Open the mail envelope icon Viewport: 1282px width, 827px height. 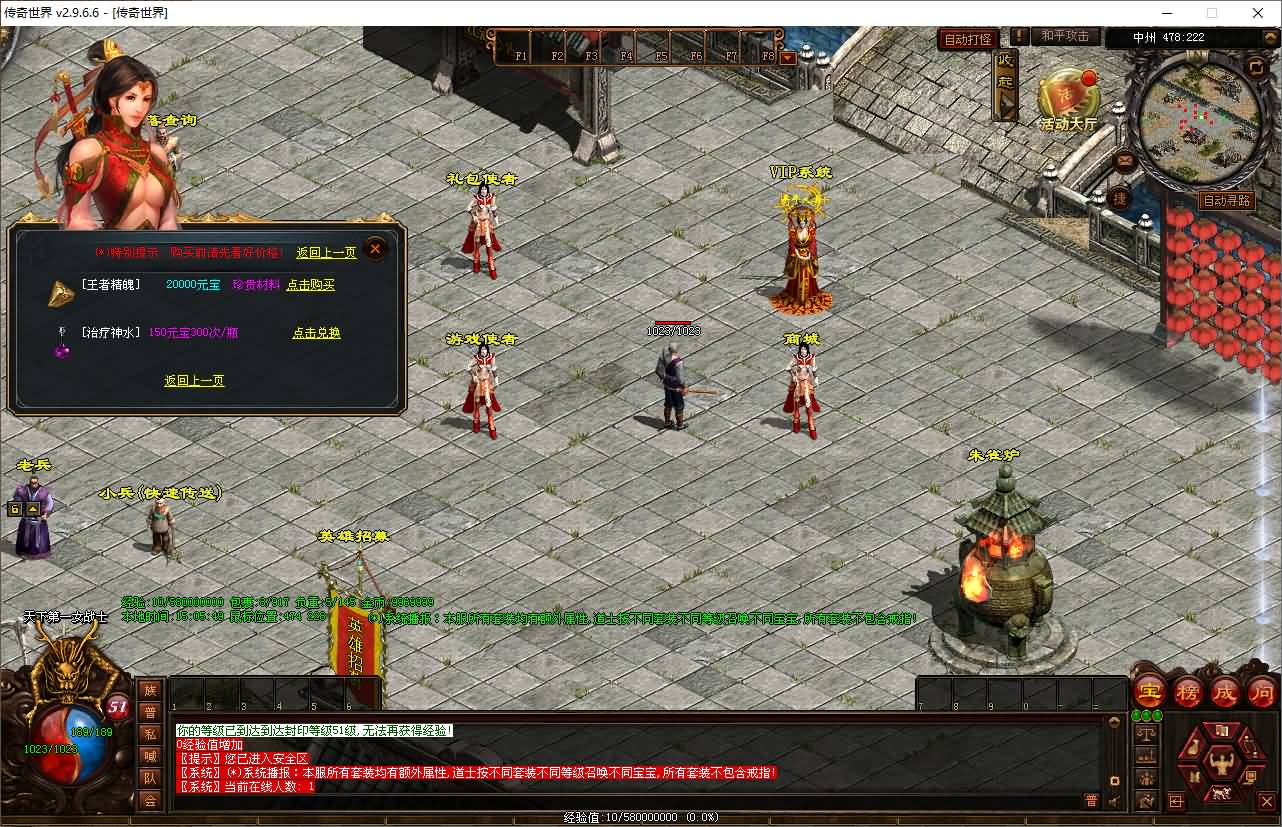click(1125, 160)
